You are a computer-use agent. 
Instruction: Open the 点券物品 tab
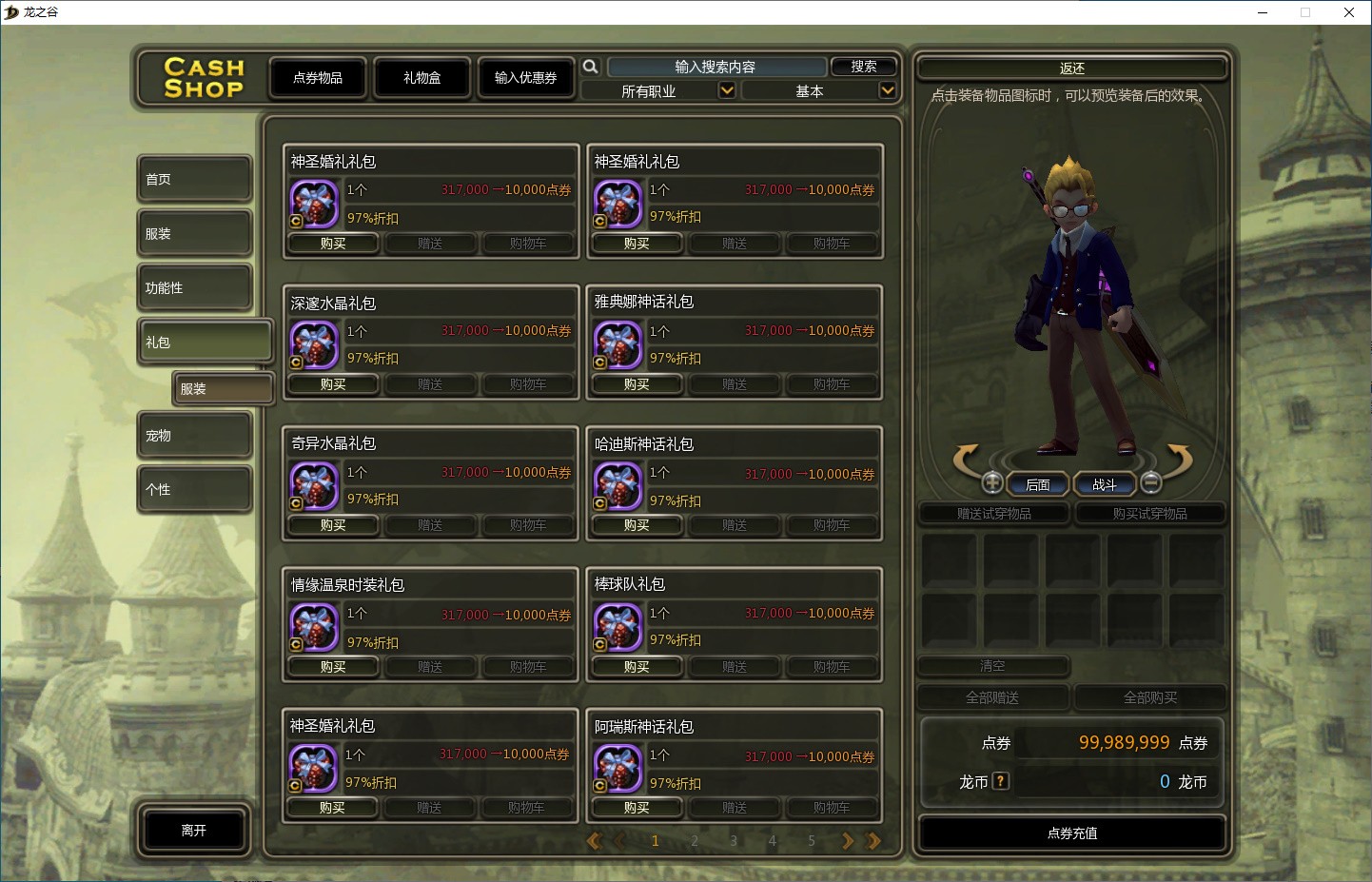click(318, 78)
